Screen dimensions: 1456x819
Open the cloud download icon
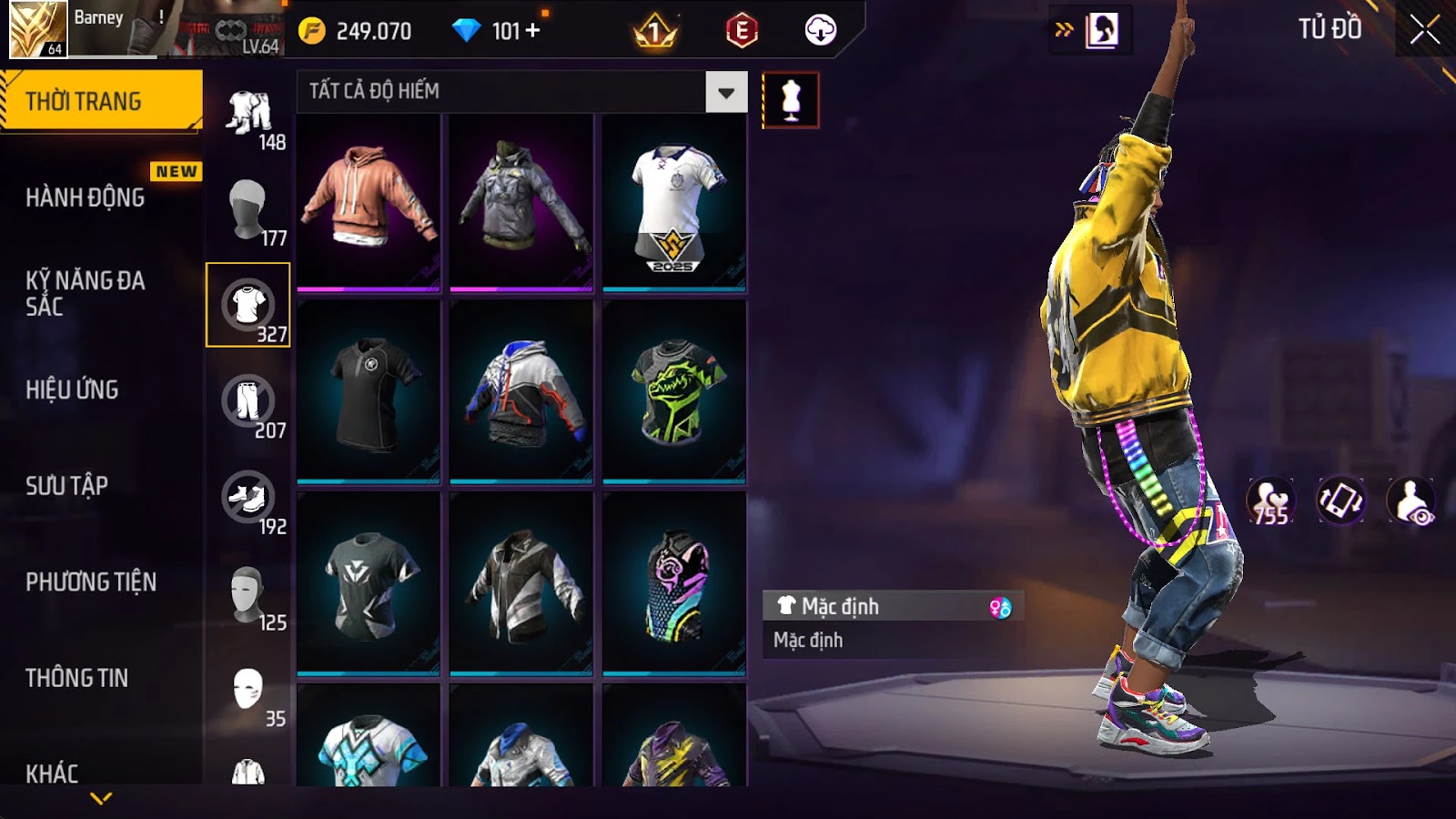tap(820, 31)
